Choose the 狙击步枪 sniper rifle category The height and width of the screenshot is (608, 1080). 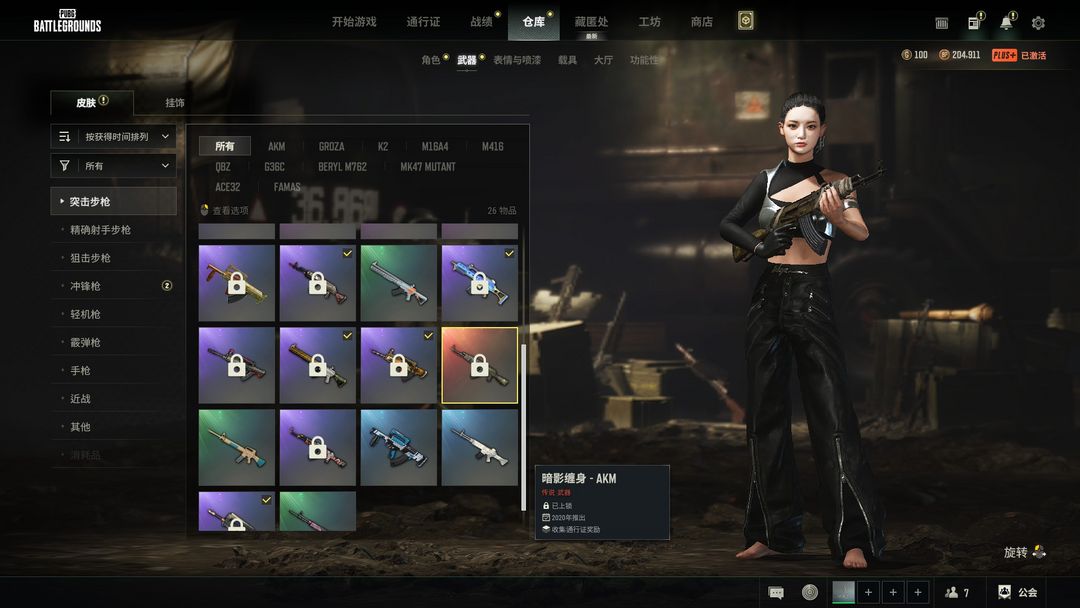90,258
